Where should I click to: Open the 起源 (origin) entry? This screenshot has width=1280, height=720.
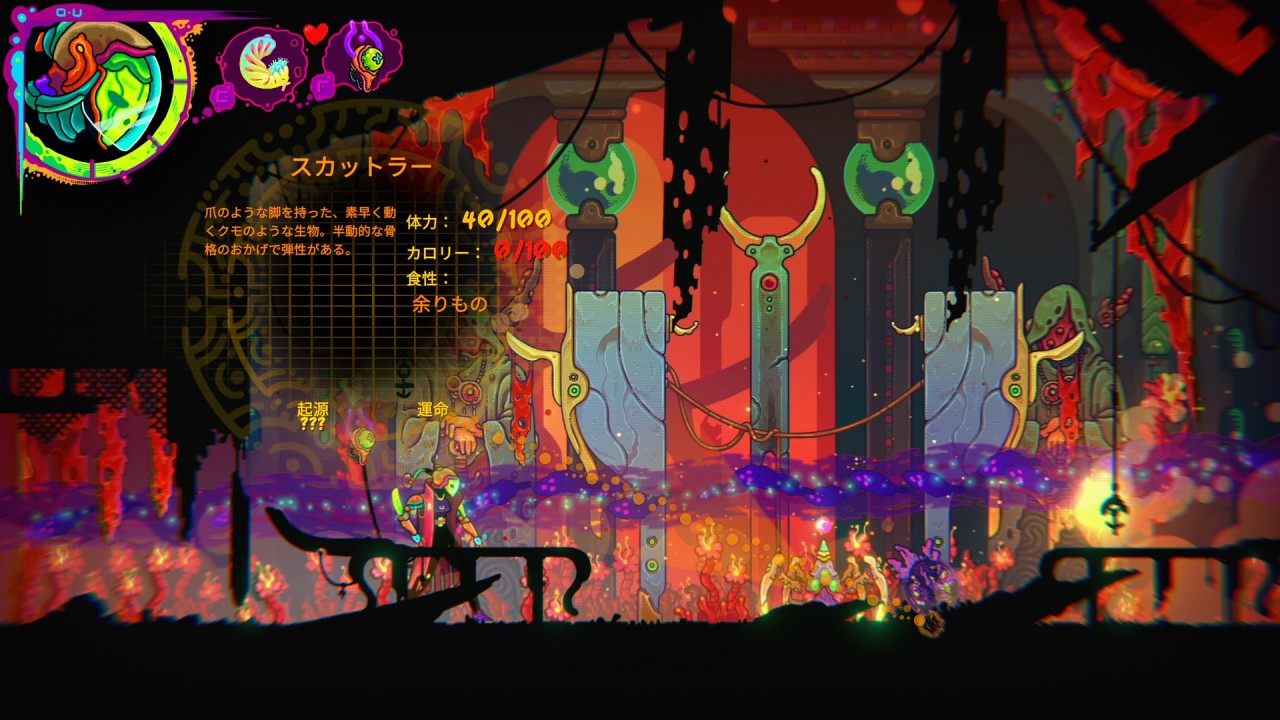[313, 415]
